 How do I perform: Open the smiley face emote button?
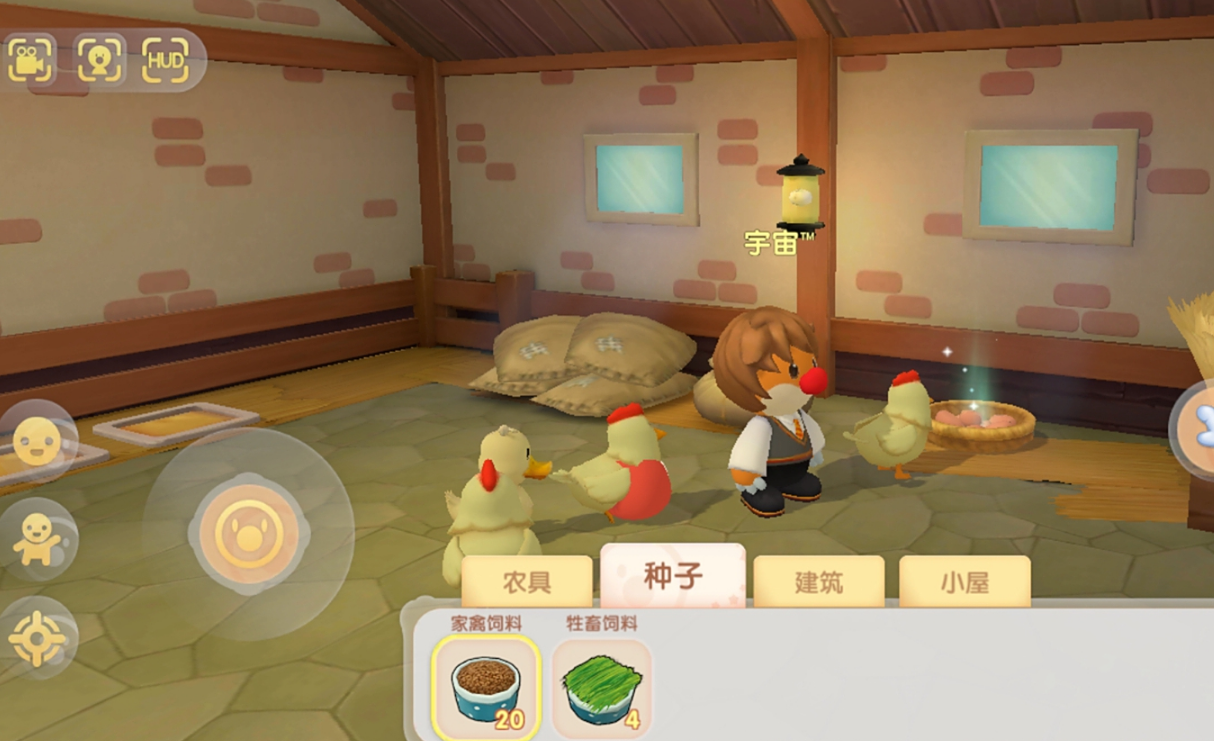pos(37,441)
